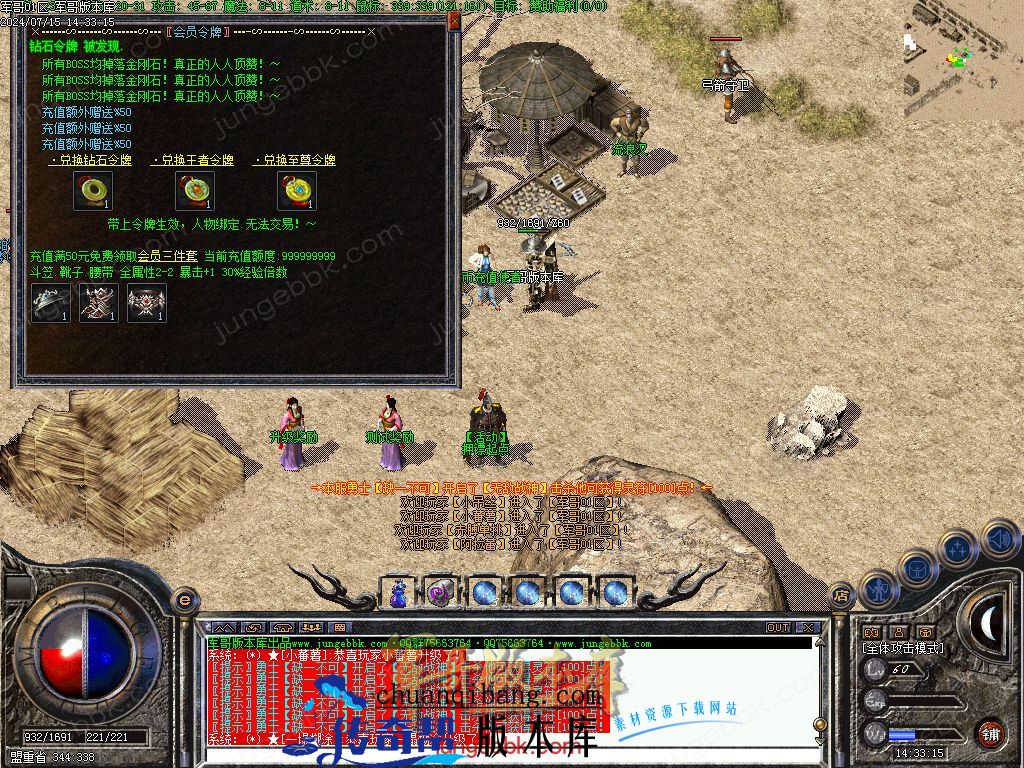Select the belt reward item slot
Viewport: 1024px width, 768px height.
click(147, 303)
